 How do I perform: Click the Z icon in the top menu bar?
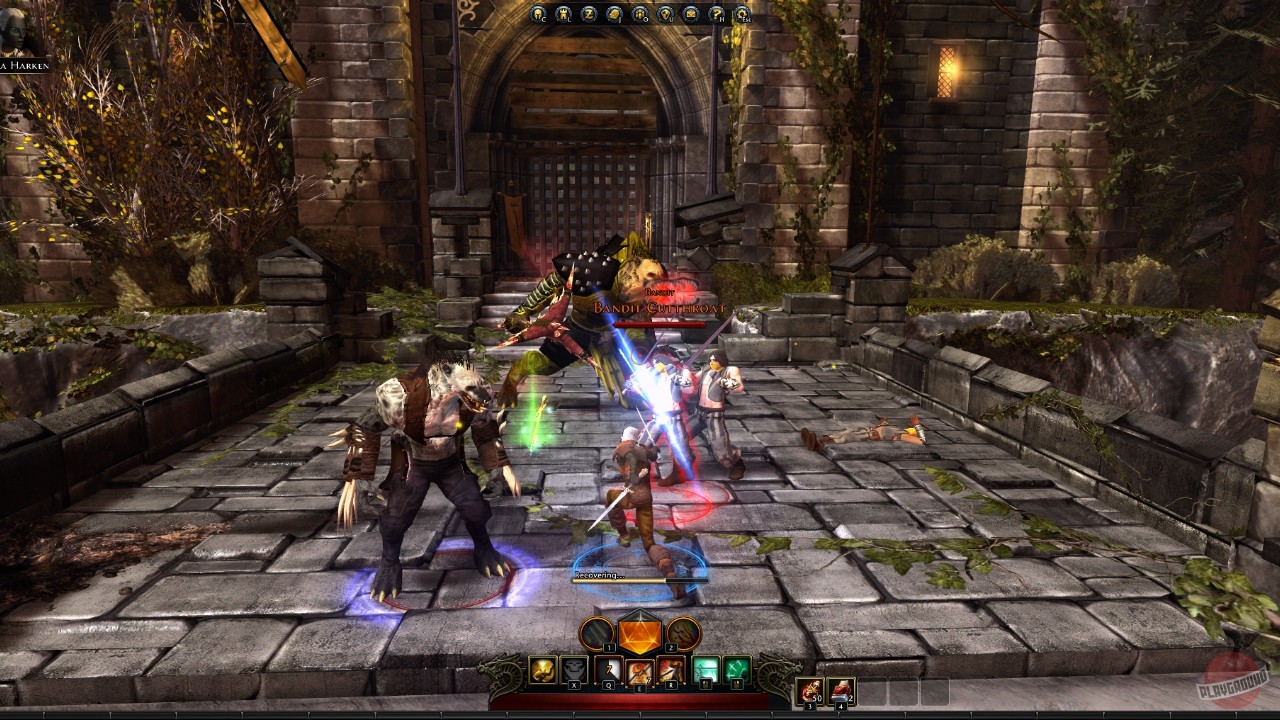coord(589,15)
